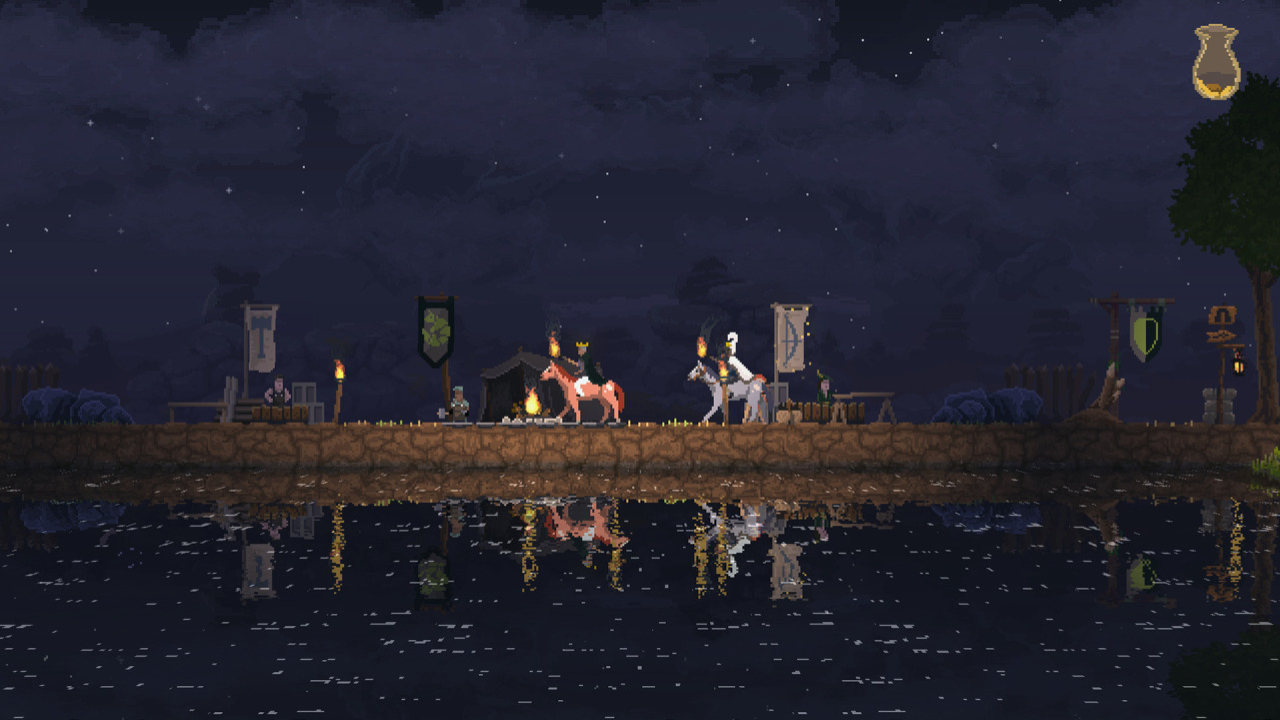Click the green shield banner on the right

(x=1144, y=332)
